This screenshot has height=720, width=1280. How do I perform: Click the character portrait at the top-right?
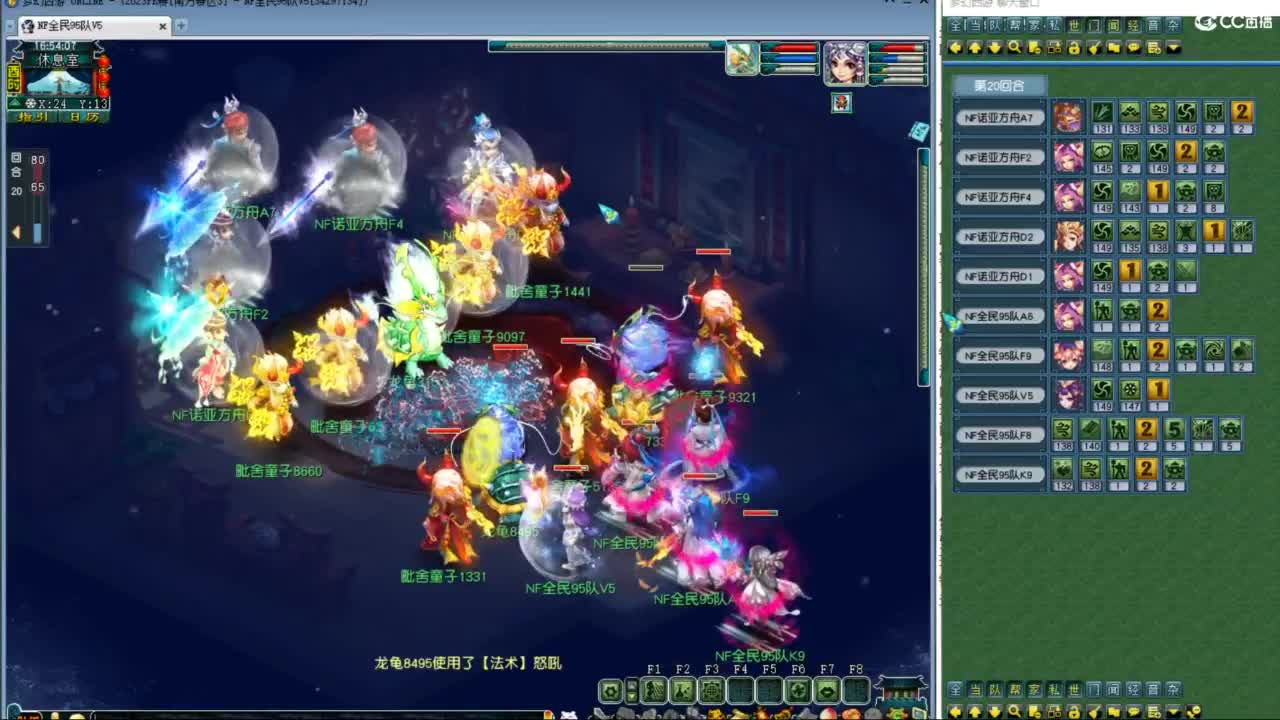[x=847, y=65]
